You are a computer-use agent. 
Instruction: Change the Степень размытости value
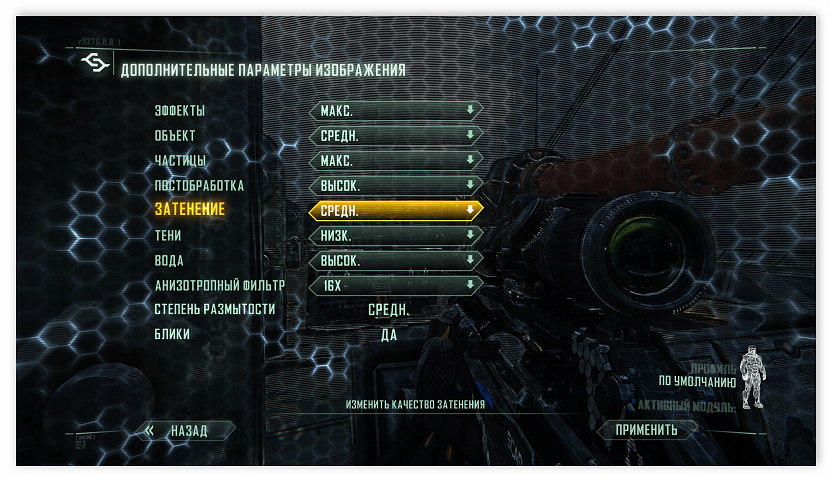(x=389, y=310)
